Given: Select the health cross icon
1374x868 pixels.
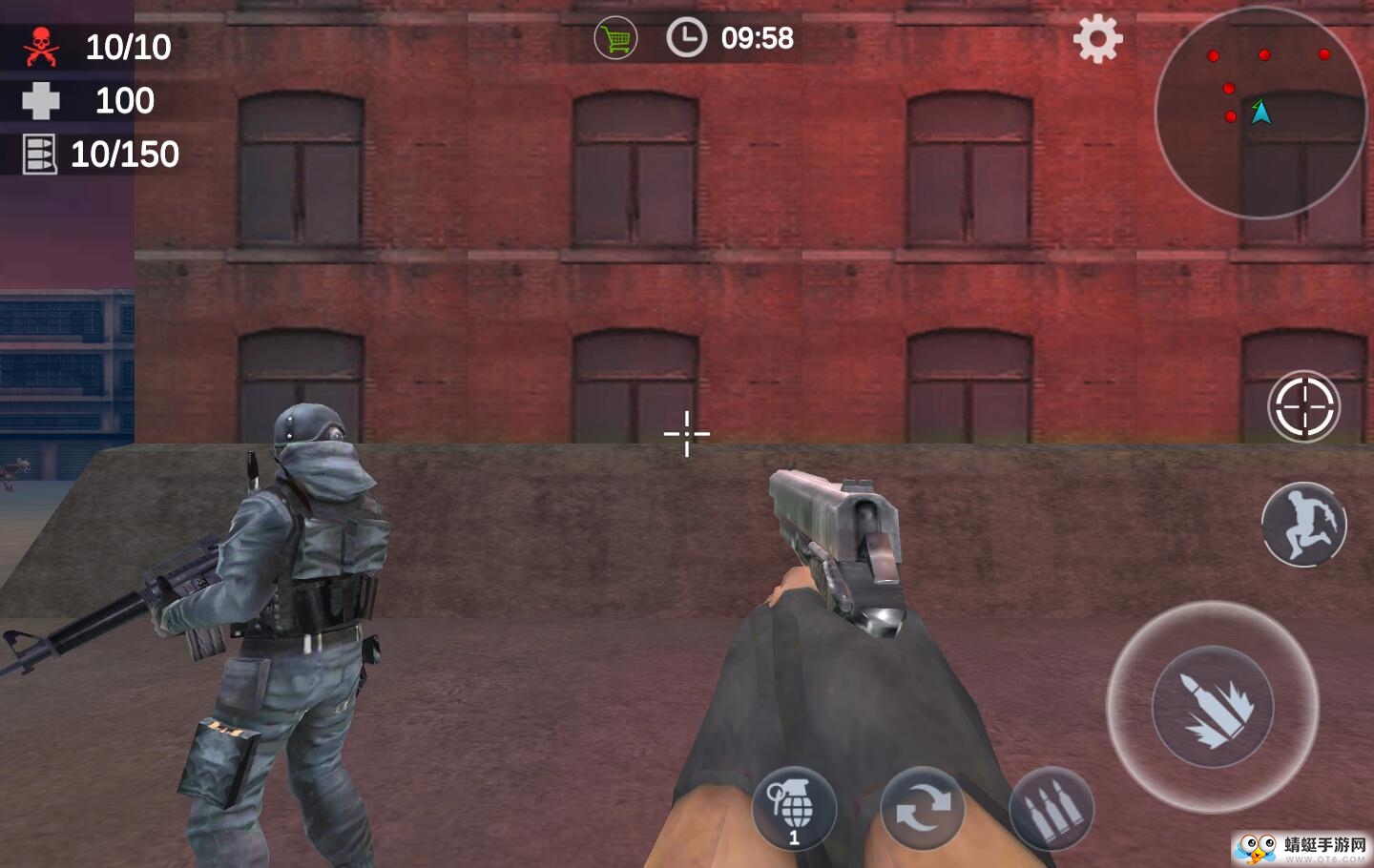Looking at the screenshot, I should pos(40,99).
